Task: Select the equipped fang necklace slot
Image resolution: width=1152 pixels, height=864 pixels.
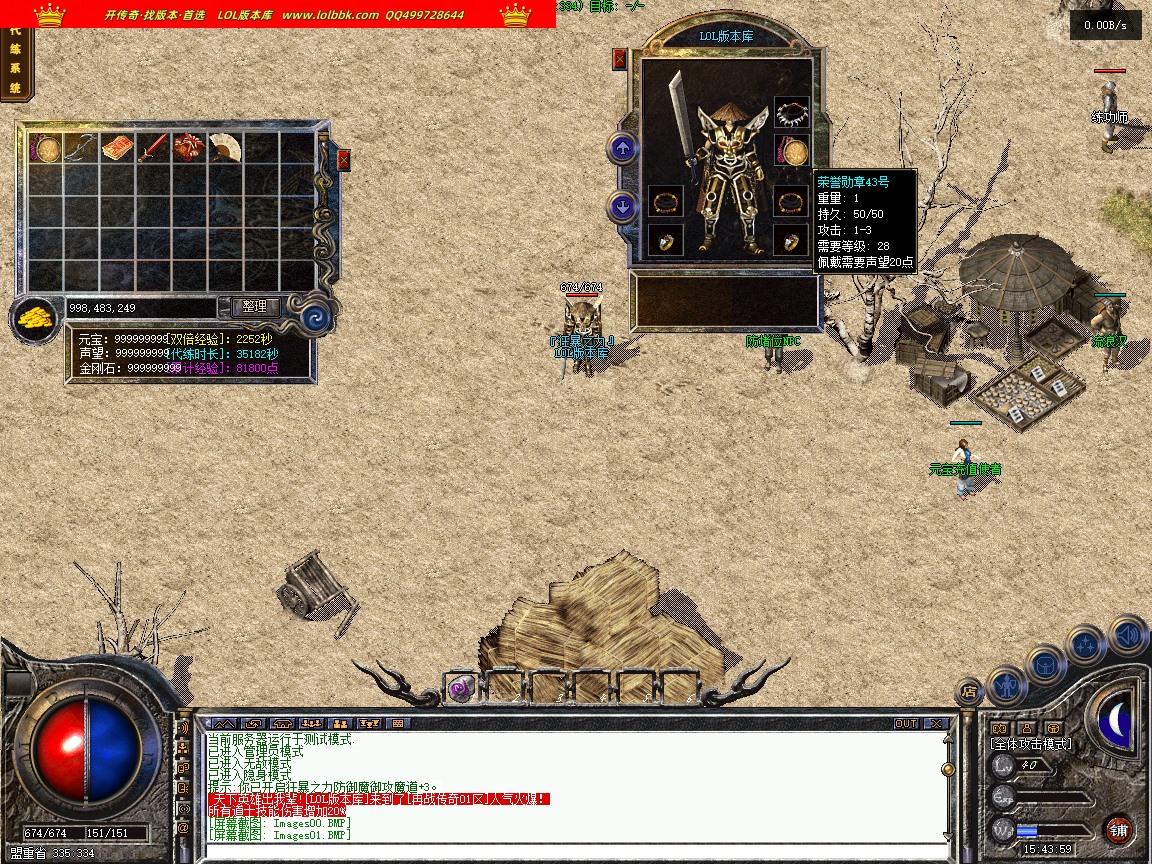Action: coord(792,113)
